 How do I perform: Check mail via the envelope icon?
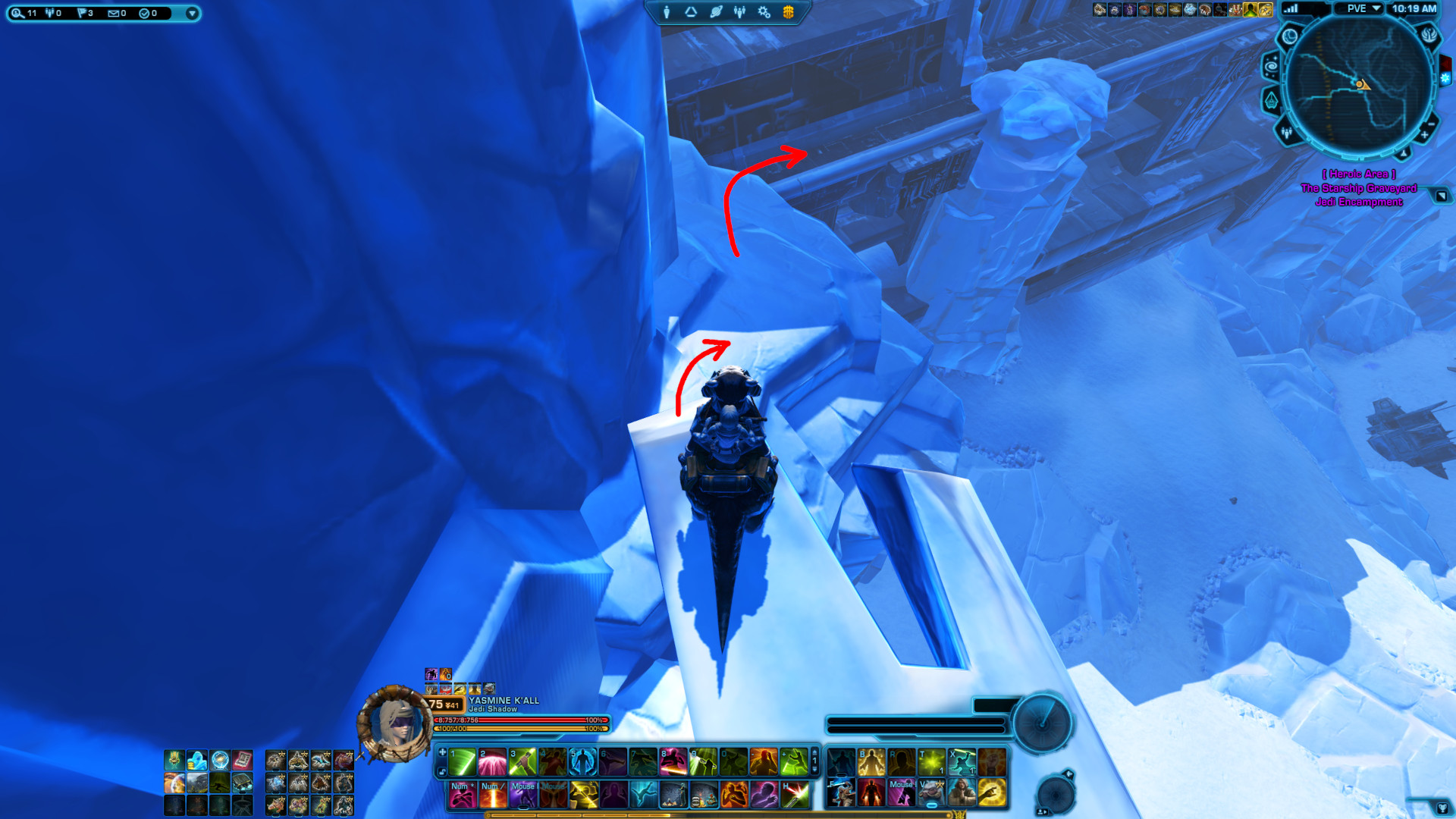(x=114, y=13)
